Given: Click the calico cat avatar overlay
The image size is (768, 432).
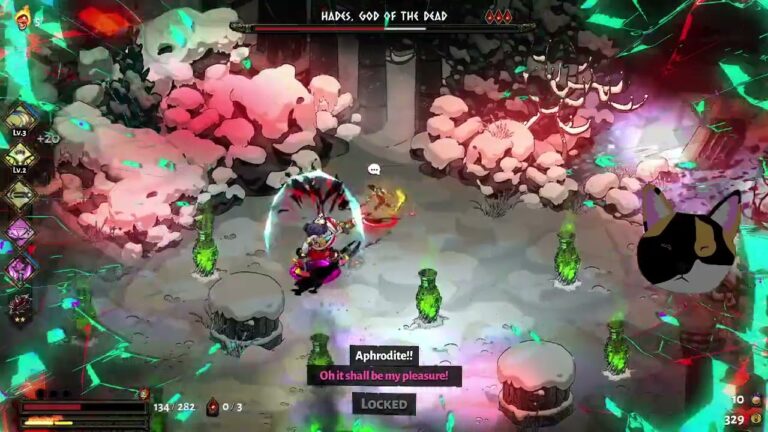Looking at the screenshot, I should [690, 240].
